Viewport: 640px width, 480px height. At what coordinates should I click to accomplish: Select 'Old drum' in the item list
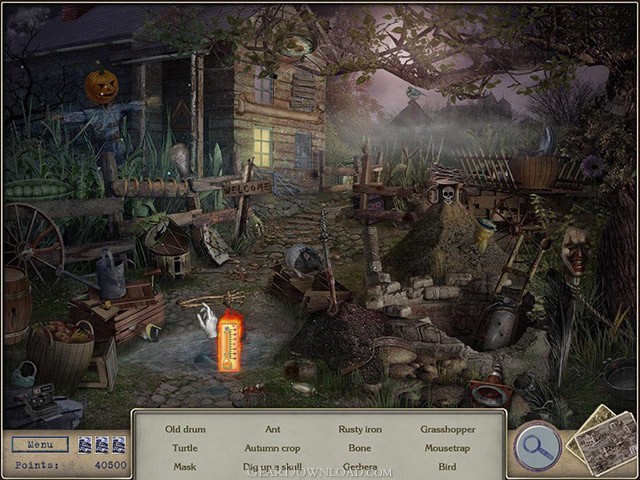click(x=185, y=429)
